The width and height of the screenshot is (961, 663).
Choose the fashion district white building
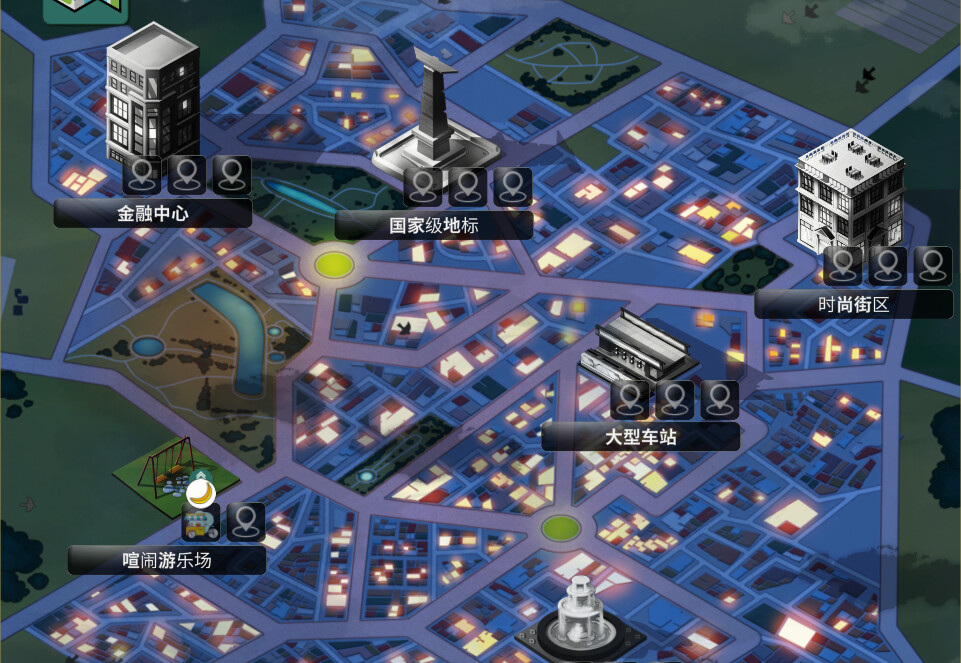coord(849,195)
